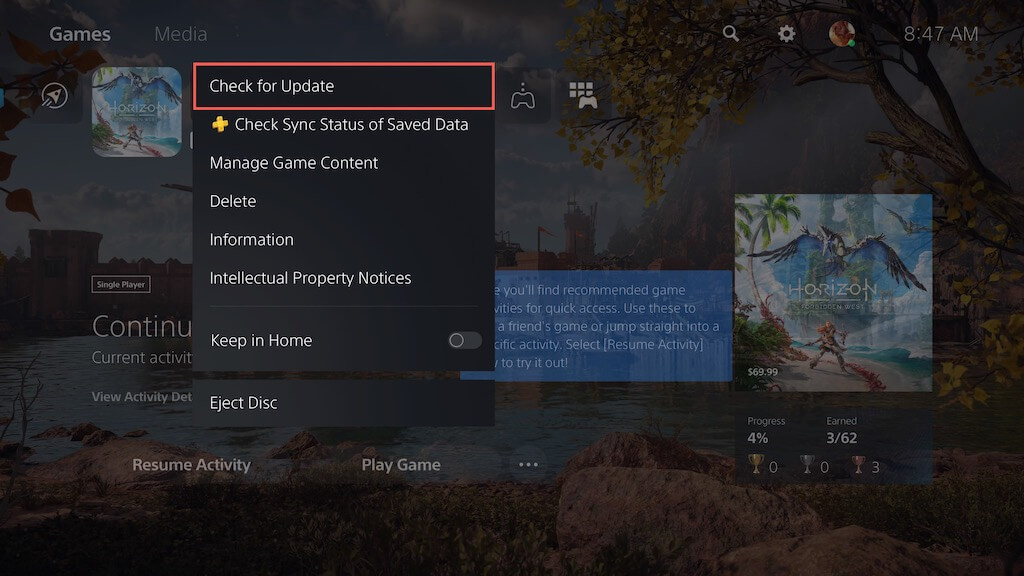Switch to the Media tab

[181, 34]
